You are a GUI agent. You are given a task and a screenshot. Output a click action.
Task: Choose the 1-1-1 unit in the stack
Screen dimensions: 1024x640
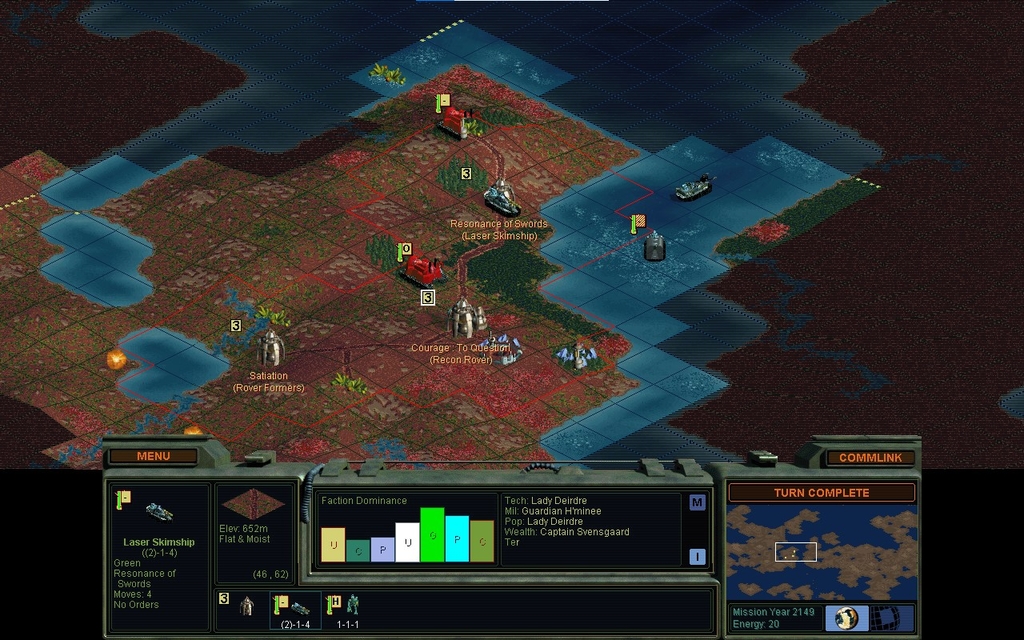click(350, 605)
